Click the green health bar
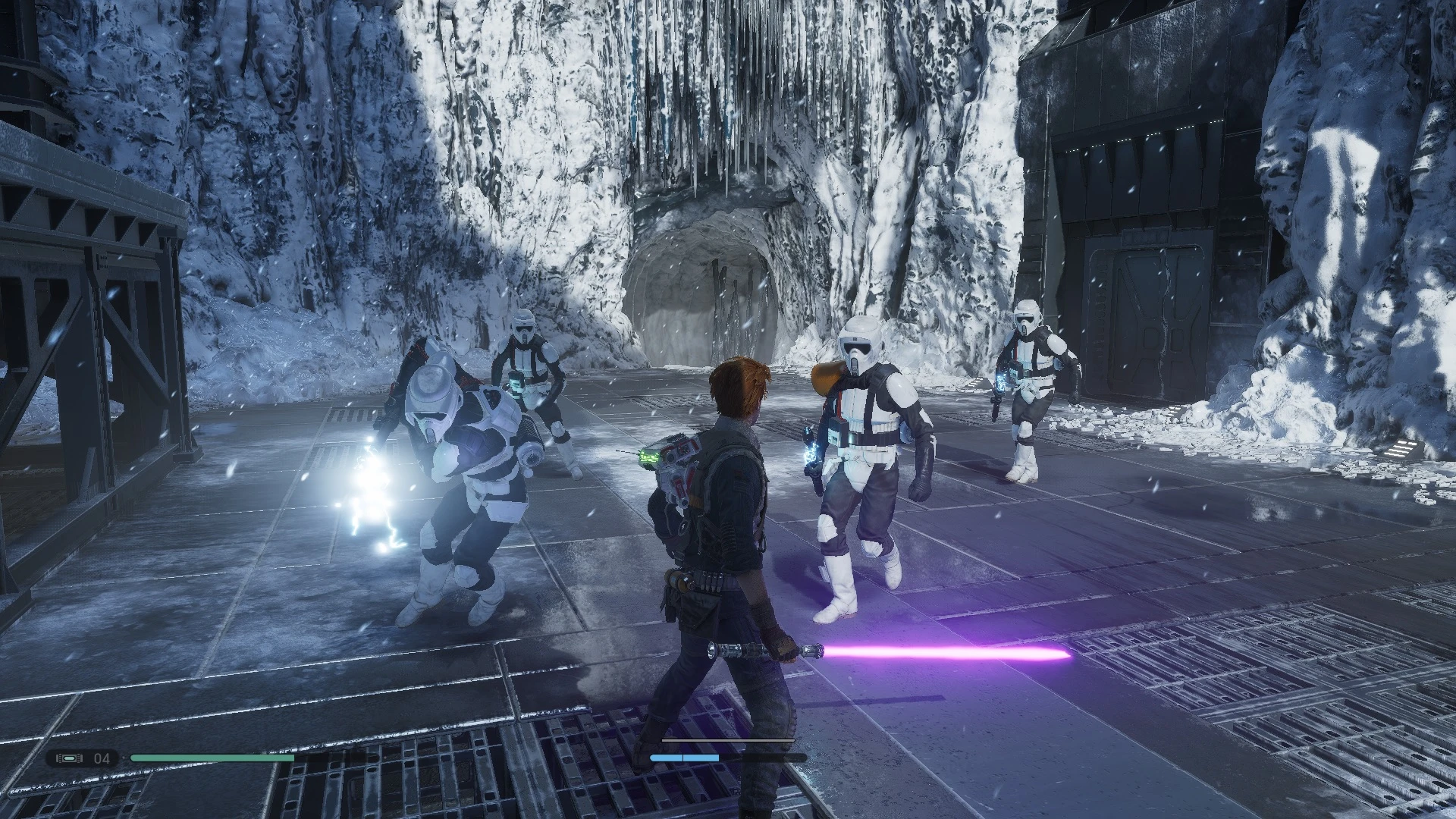The height and width of the screenshot is (819, 1456). pyautogui.click(x=212, y=756)
